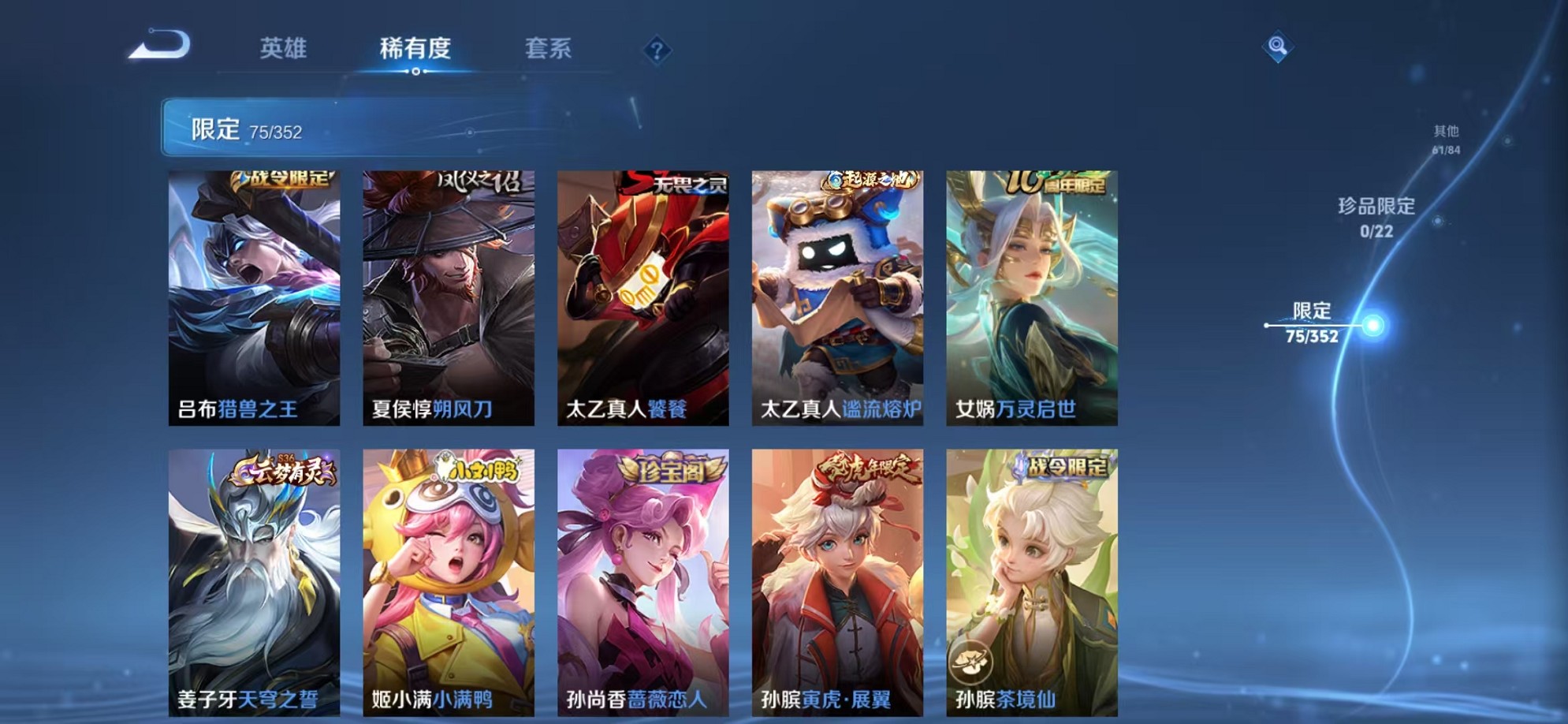The height and width of the screenshot is (724, 1568).
Task: Switch to the 套系 tab
Action: pos(550,49)
